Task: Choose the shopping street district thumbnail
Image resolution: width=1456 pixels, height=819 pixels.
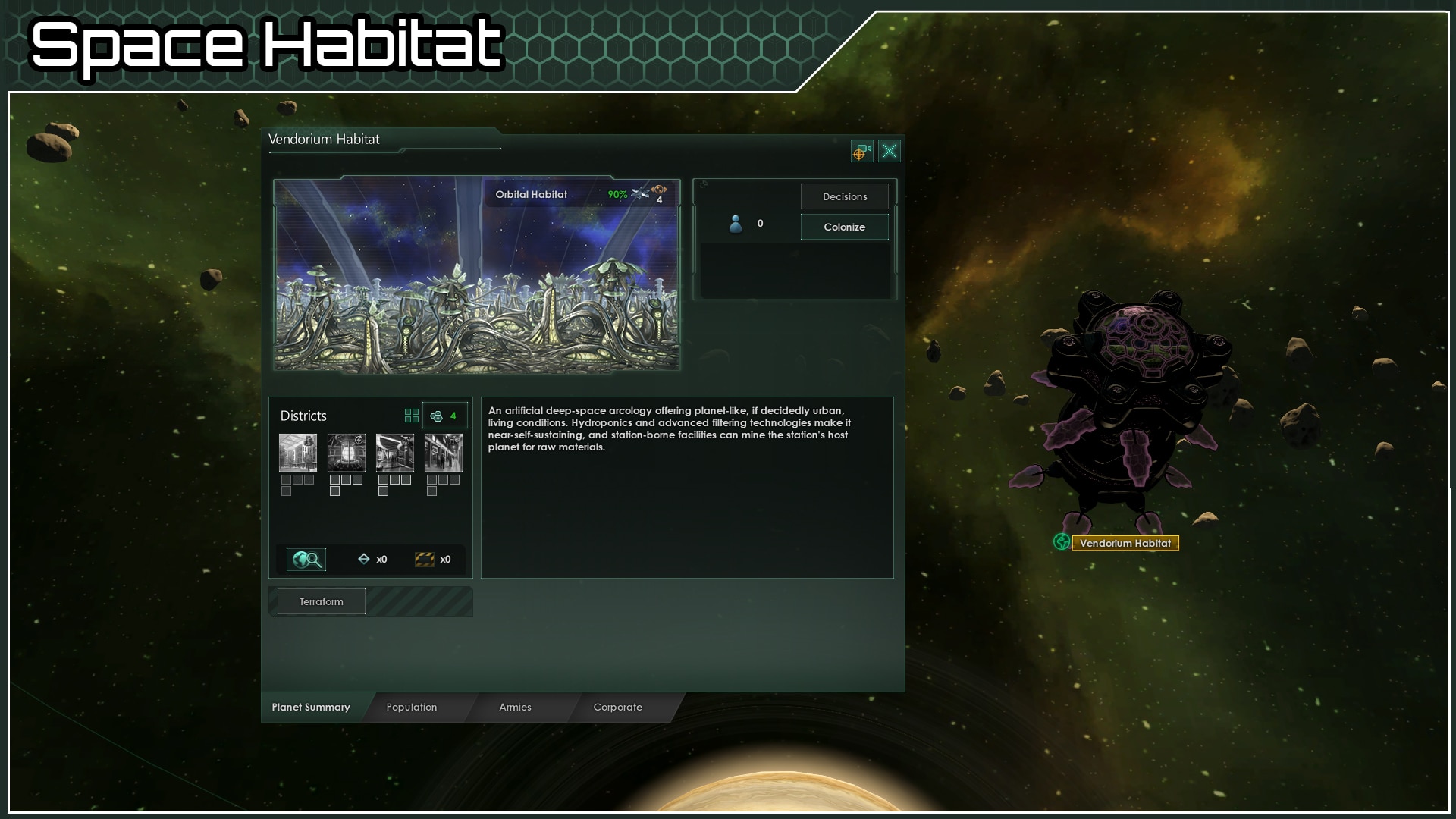Action: pos(444,453)
